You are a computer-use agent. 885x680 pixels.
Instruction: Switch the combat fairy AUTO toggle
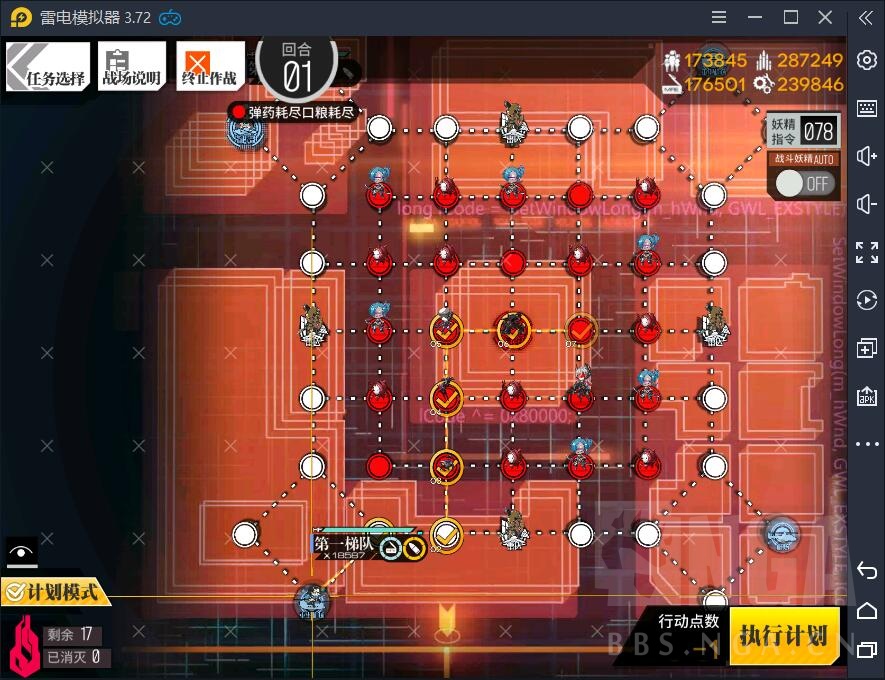tap(804, 183)
